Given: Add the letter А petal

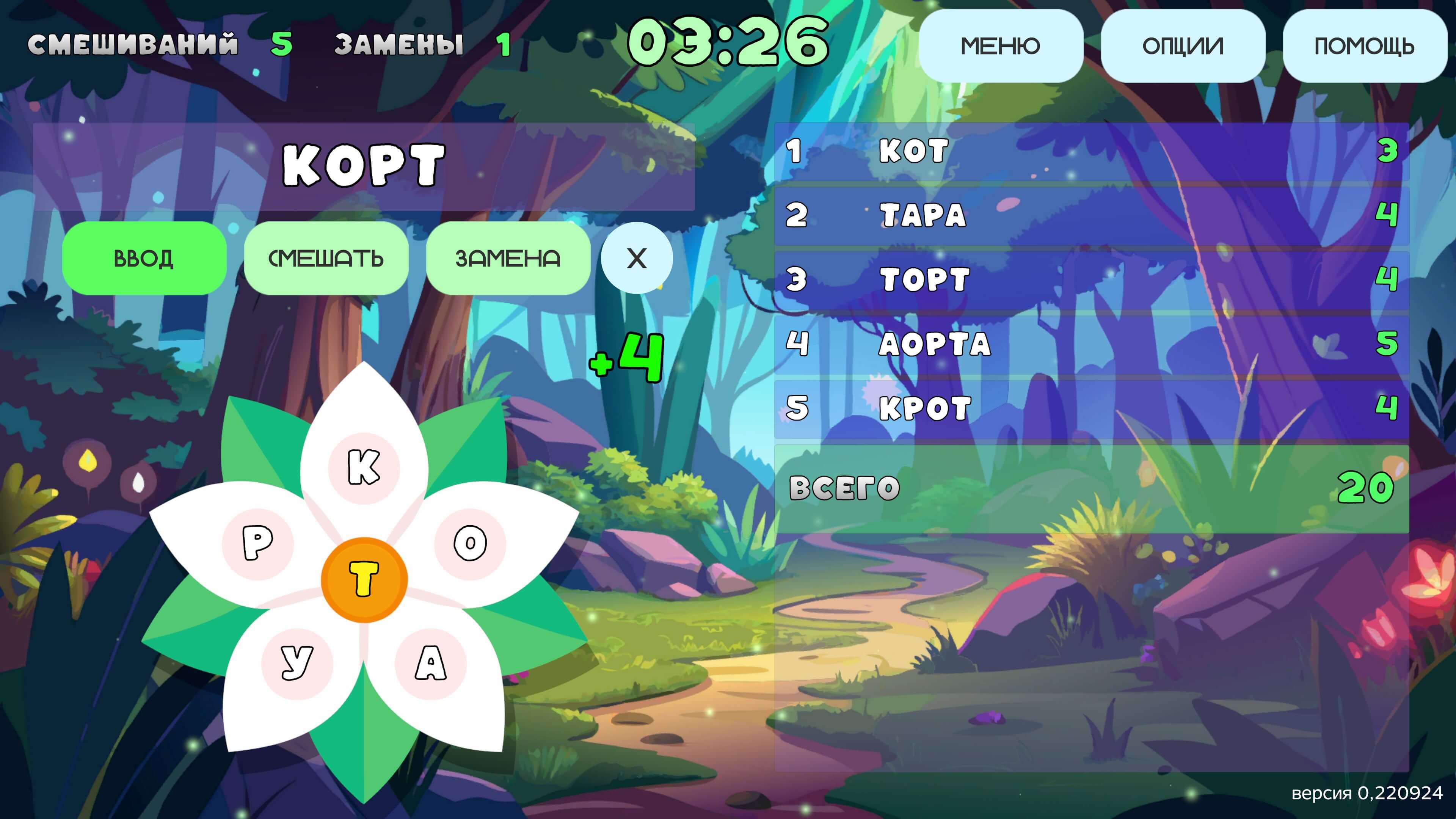Looking at the screenshot, I should pos(431,663).
